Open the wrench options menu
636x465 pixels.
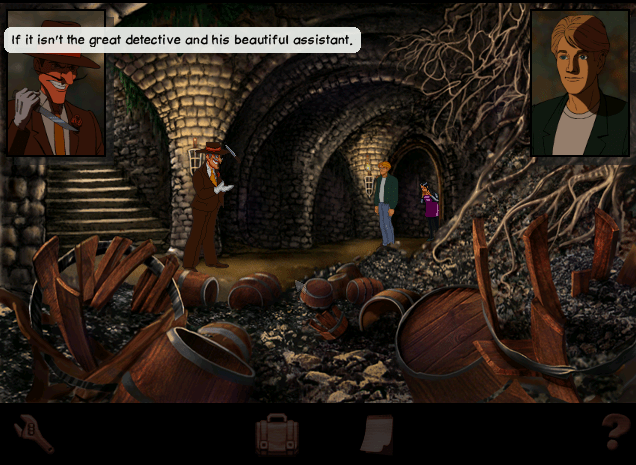pyautogui.click(x=33, y=435)
